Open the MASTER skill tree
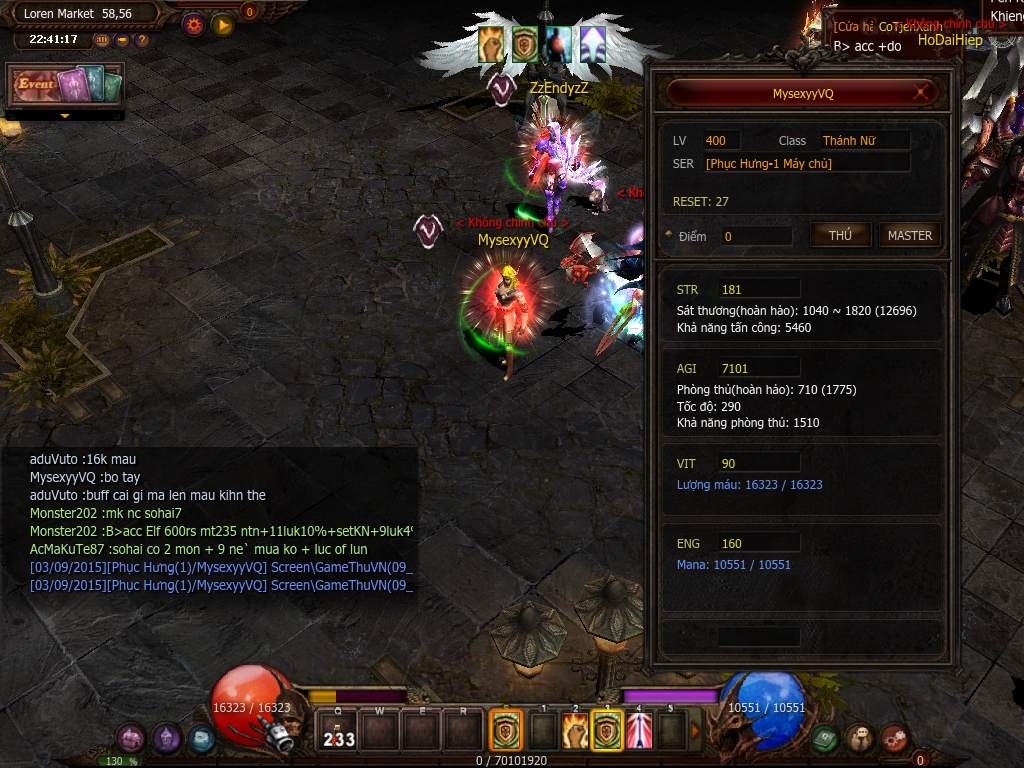 [910, 236]
